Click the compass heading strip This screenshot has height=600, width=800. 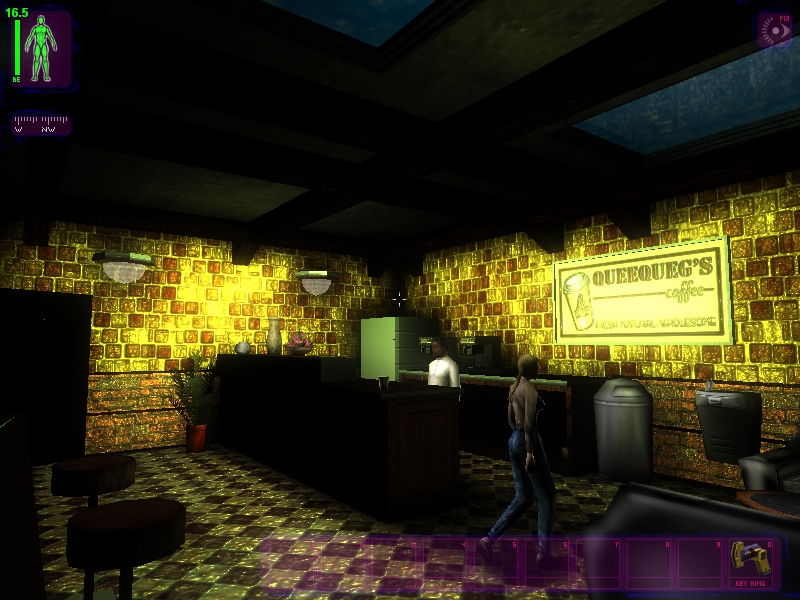pos(40,123)
